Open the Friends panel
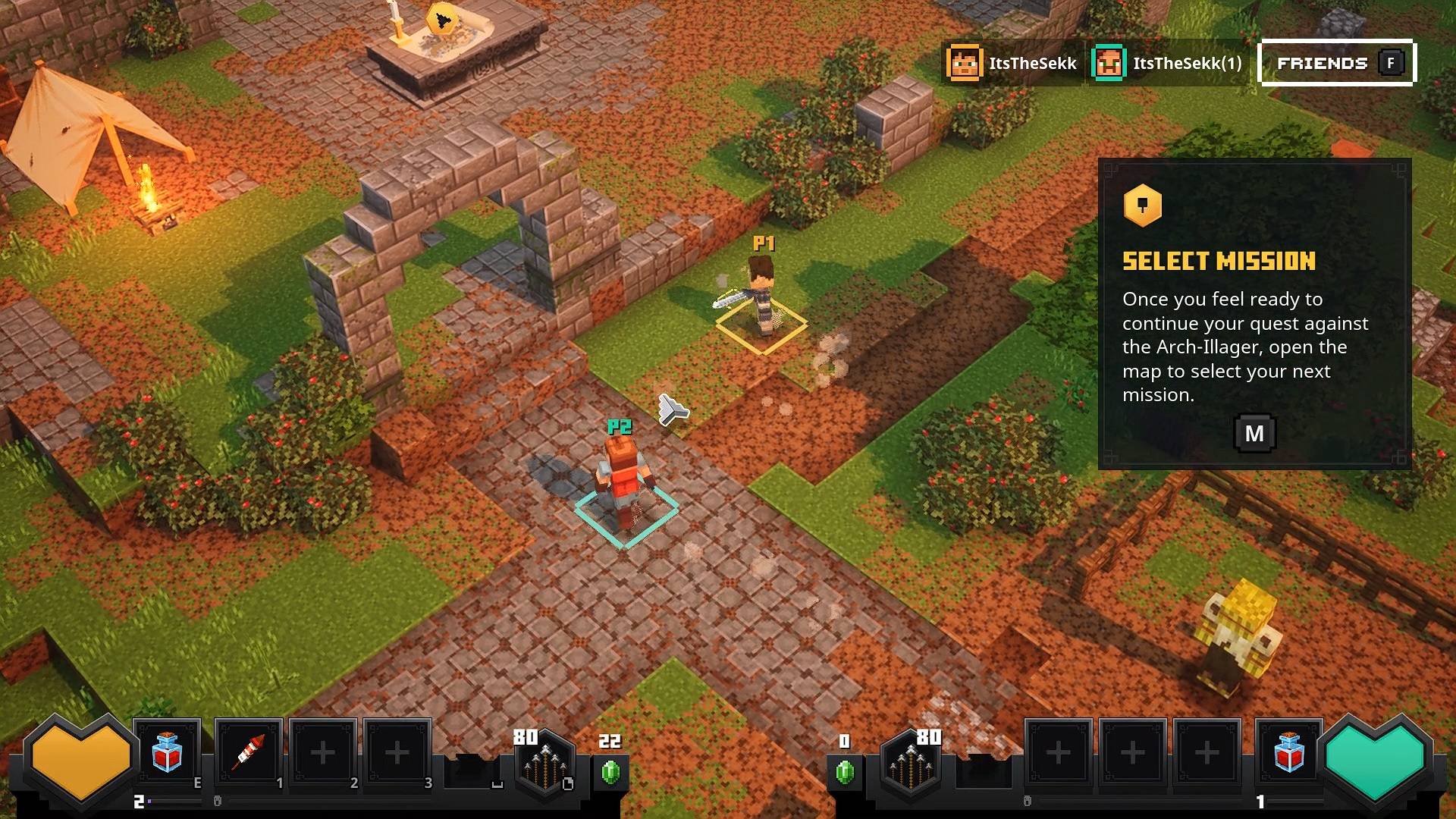 (x=1336, y=63)
